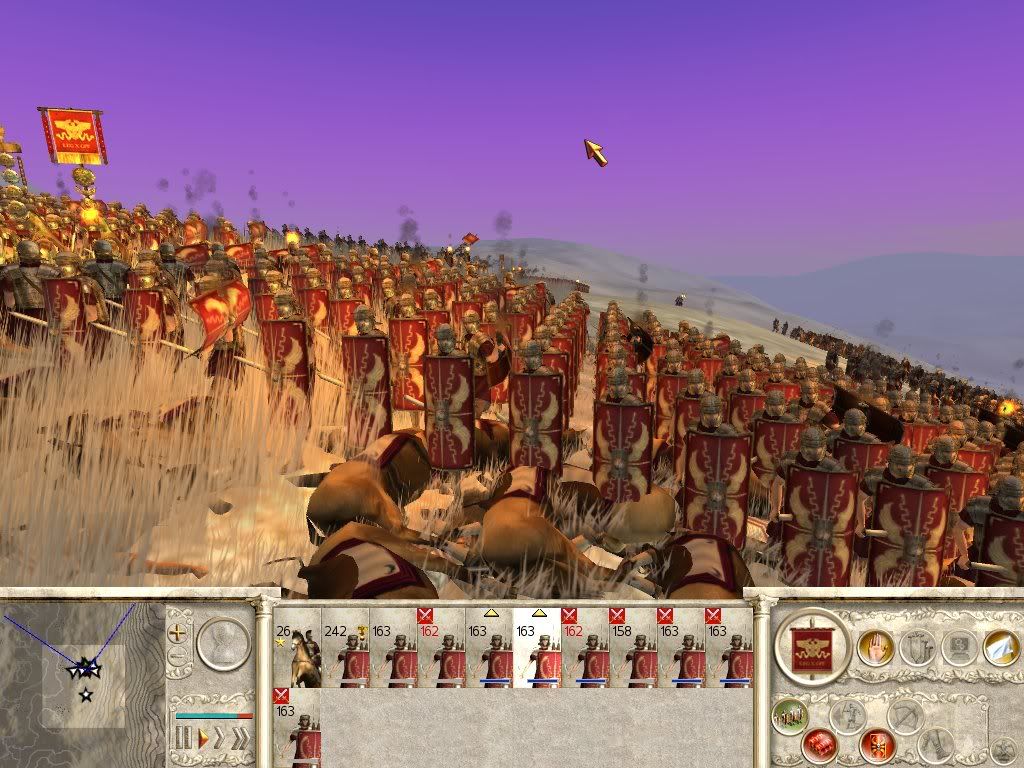1024x768 pixels.
Task: Activate the red shield testudo ability
Action: pyautogui.click(x=877, y=745)
